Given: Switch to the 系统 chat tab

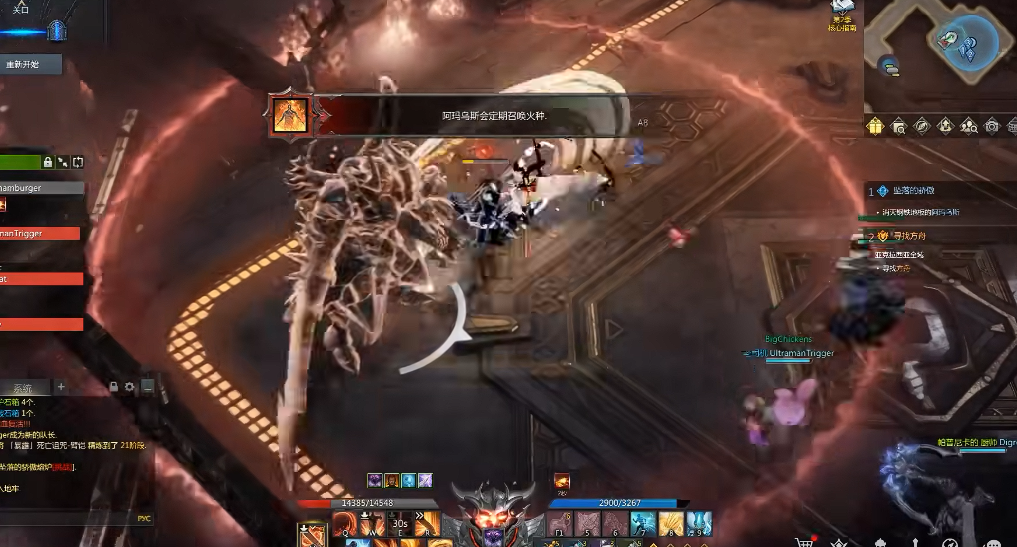Looking at the screenshot, I should pos(22,387).
